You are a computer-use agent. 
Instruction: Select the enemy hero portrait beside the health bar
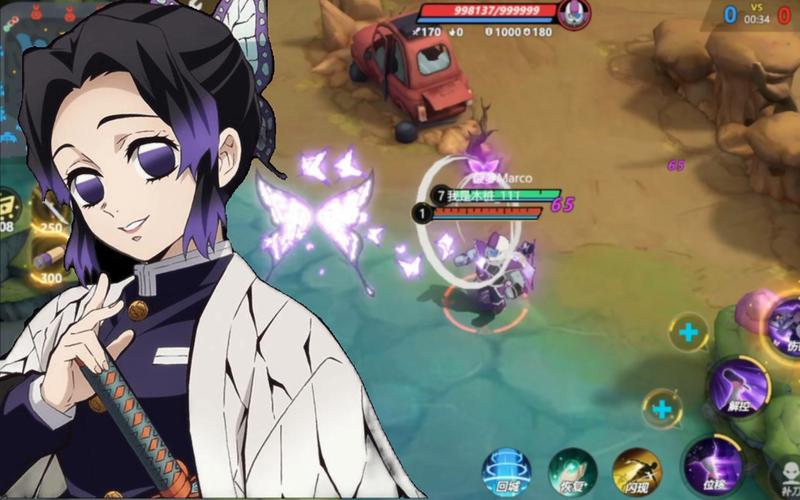pos(574,13)
